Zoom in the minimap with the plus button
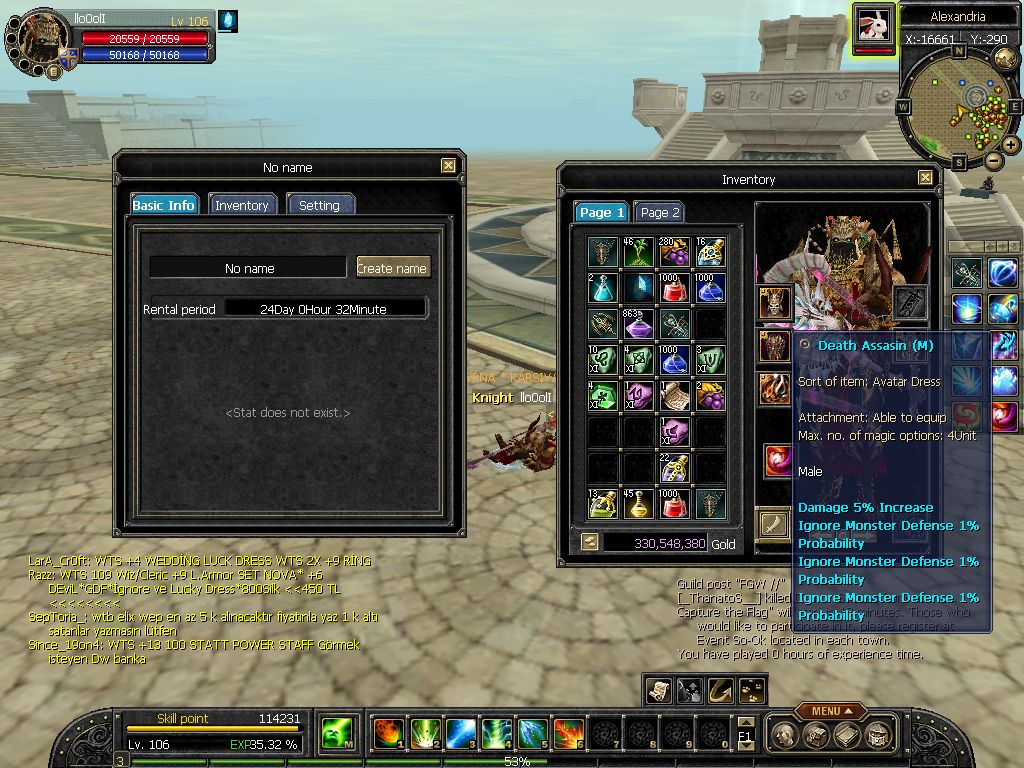This screenshot has height=768, width=1024. (x=1011, y=145)
